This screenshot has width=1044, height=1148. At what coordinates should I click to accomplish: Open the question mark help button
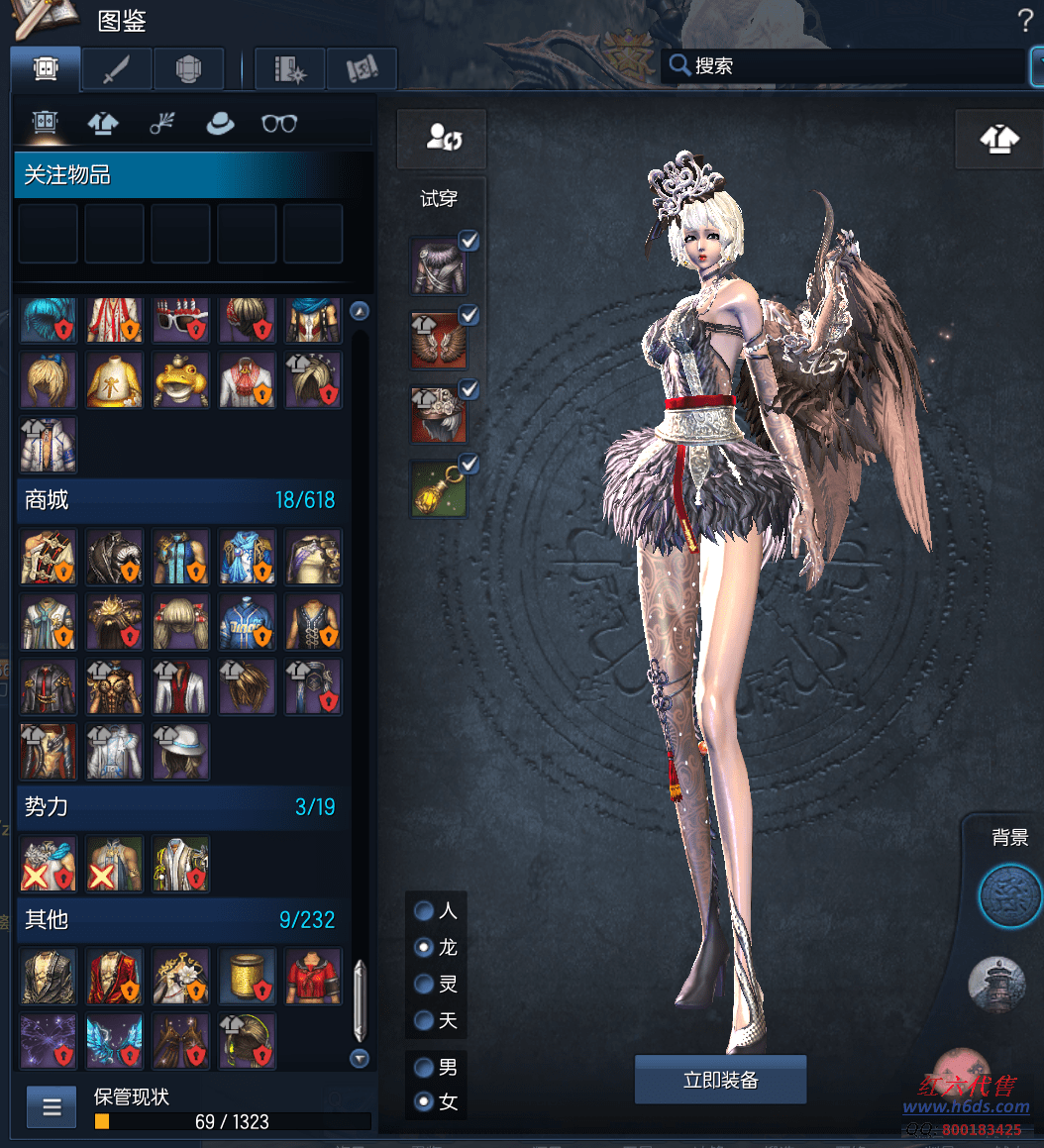[1025, 21]
